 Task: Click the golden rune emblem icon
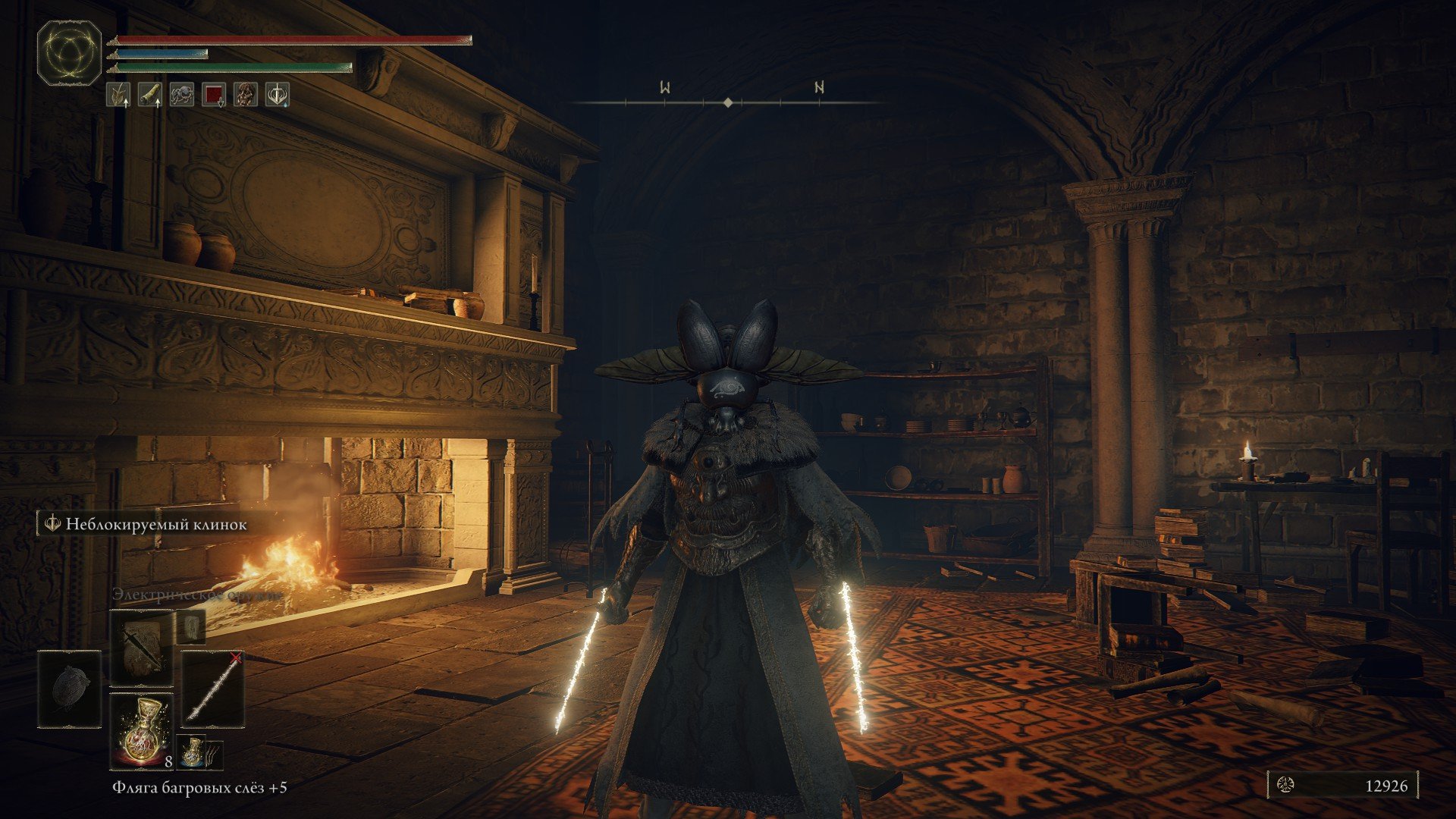(70, 52)
